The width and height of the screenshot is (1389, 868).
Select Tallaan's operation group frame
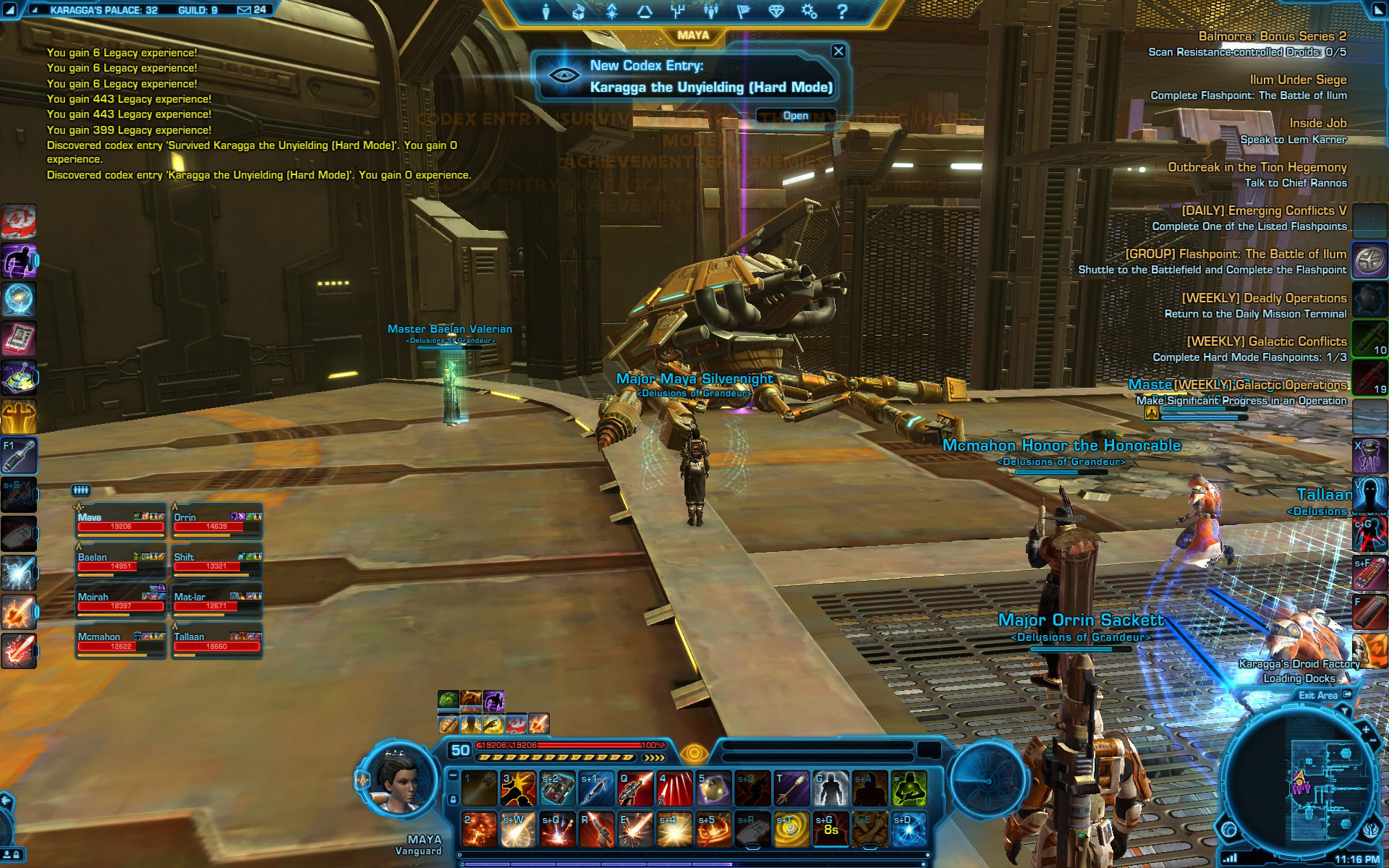point(216,642)
